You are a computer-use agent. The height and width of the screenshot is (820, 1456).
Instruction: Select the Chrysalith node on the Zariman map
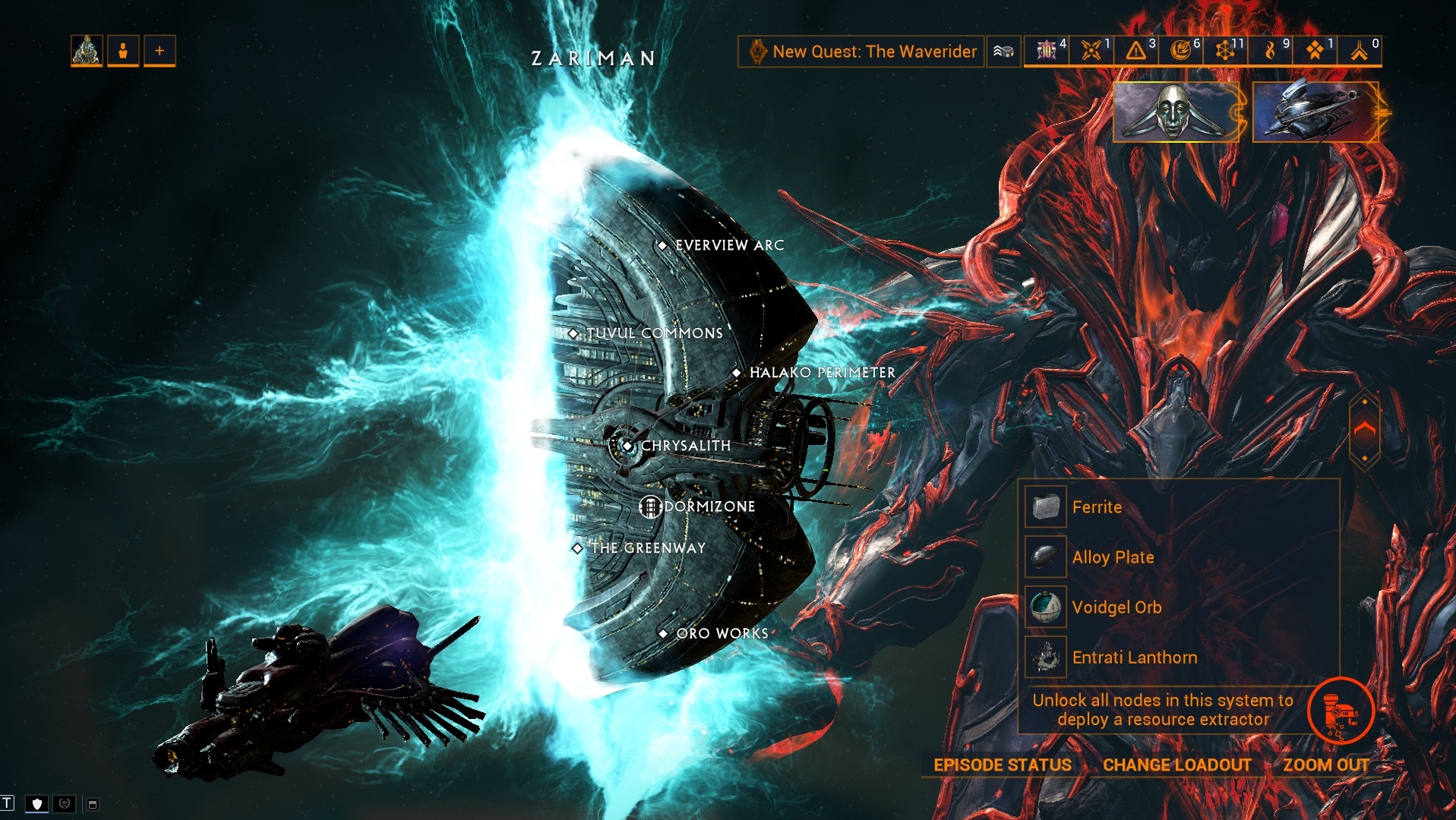coord(627,447)
